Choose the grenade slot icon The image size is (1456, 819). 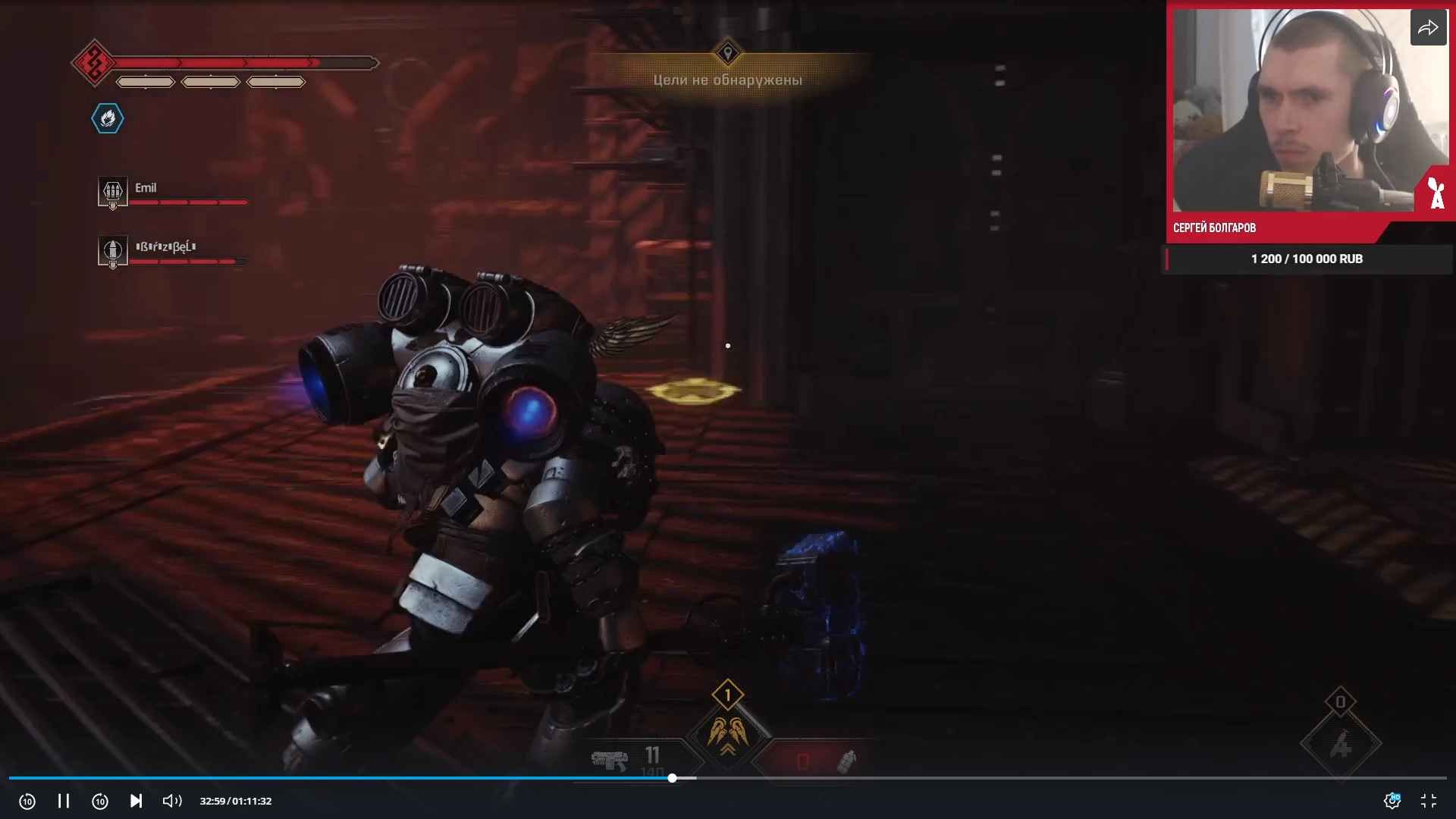click(x=846, y=761)
